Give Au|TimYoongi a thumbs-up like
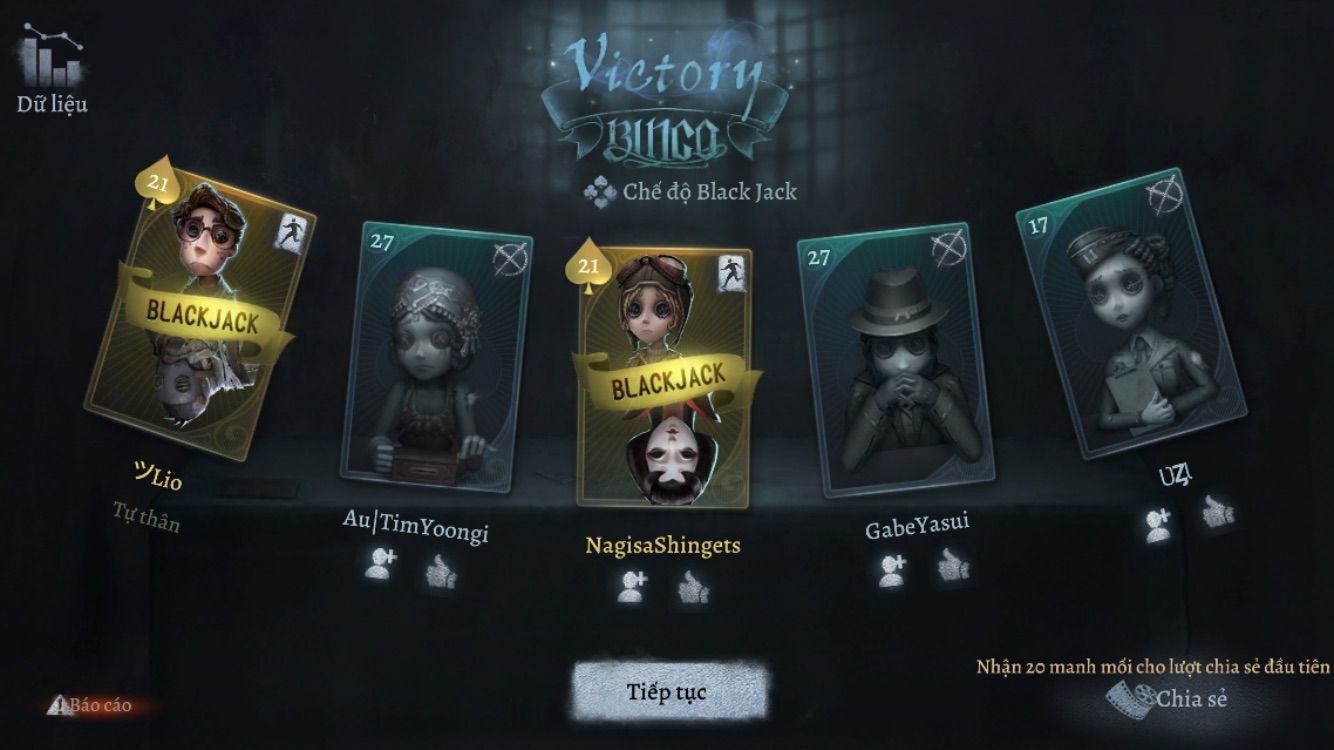The image size is (1334, 750). pyautogui.click(x=440, y=570)
